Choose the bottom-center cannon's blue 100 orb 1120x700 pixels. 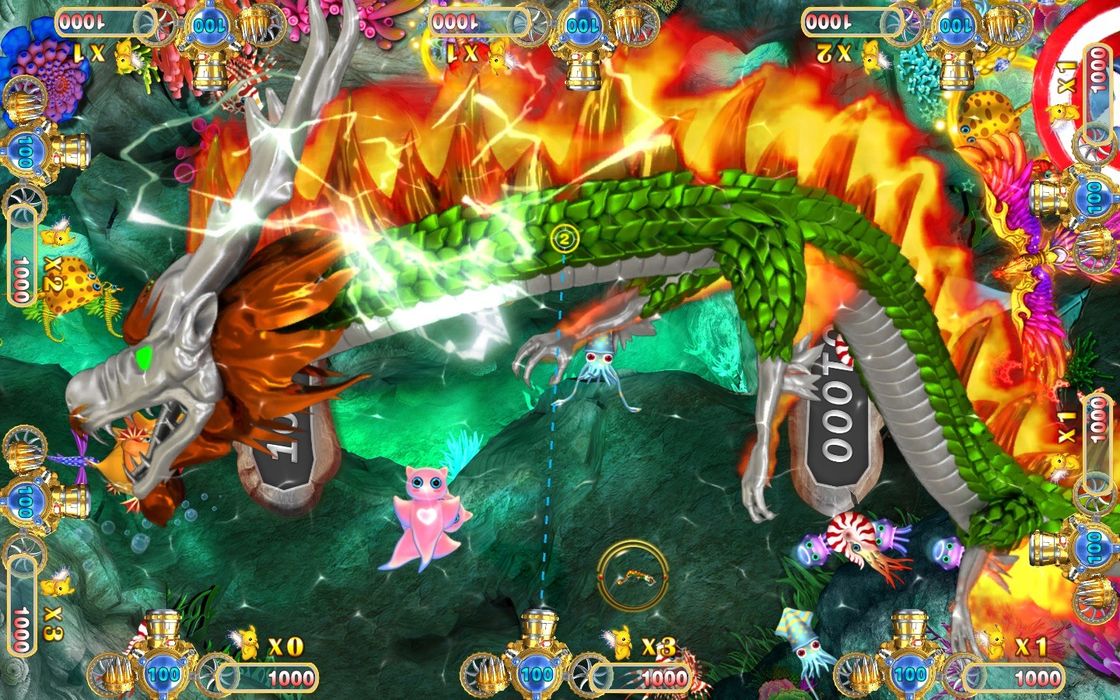click(536, 675)
